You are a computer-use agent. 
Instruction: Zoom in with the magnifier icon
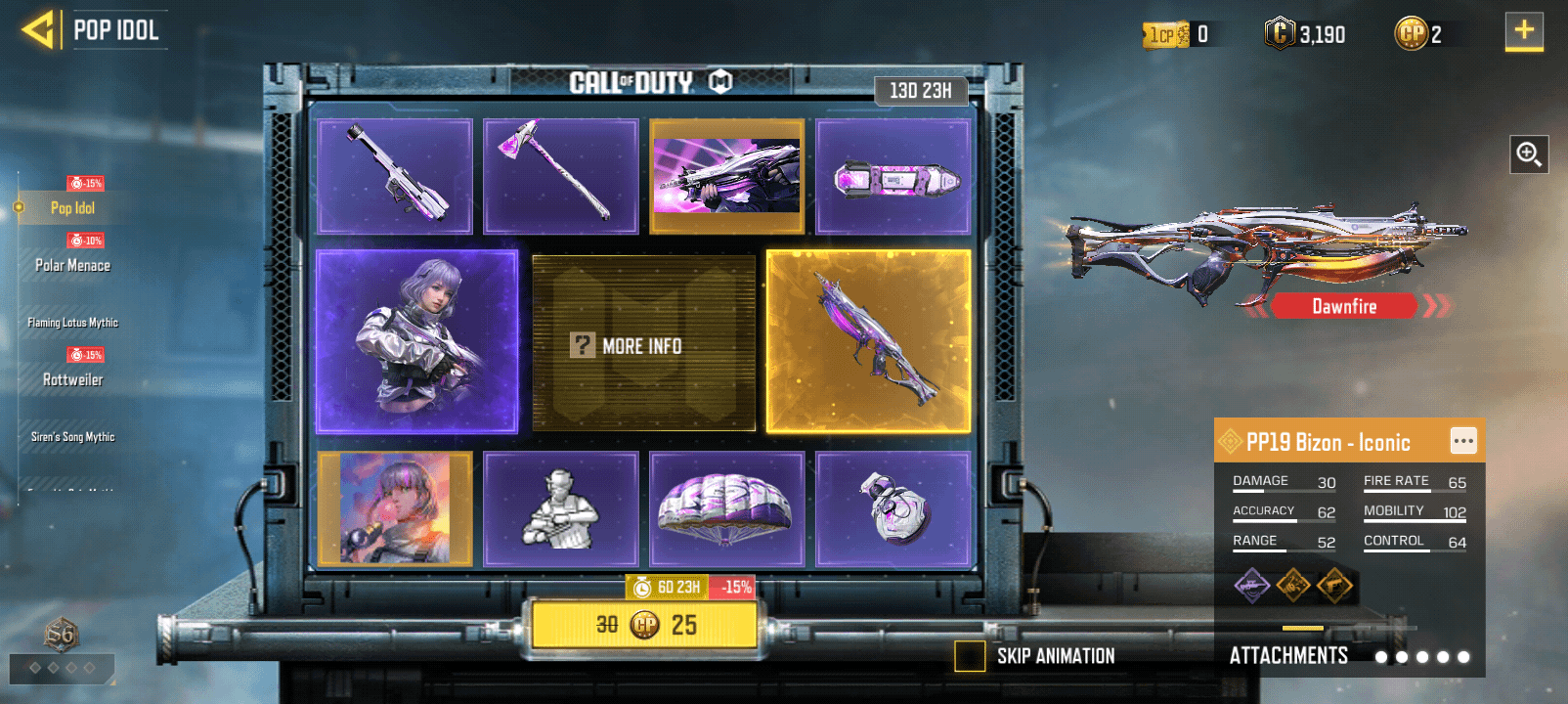[x=1528, y=154]
